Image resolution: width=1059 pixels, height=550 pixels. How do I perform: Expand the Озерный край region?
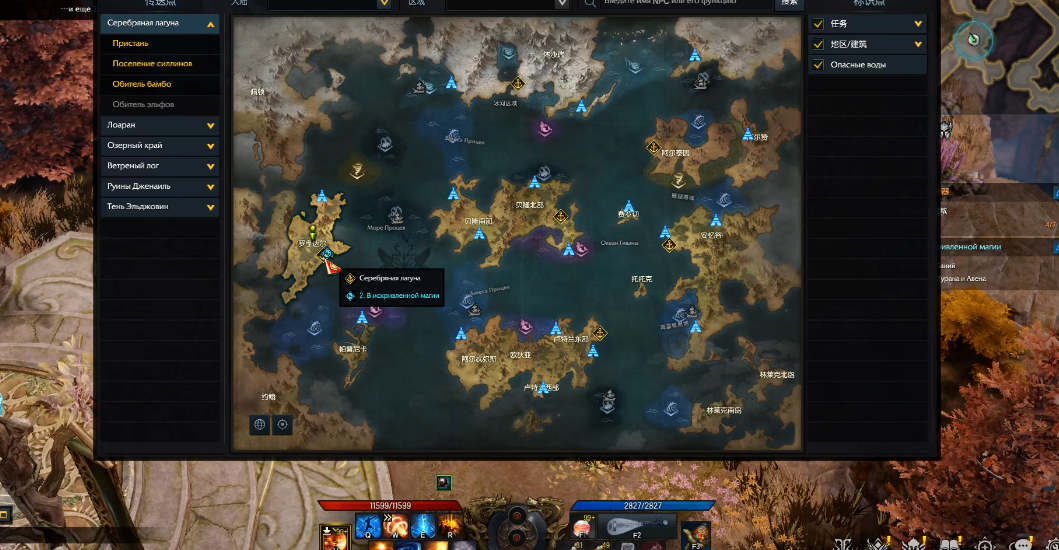[211, 146]
